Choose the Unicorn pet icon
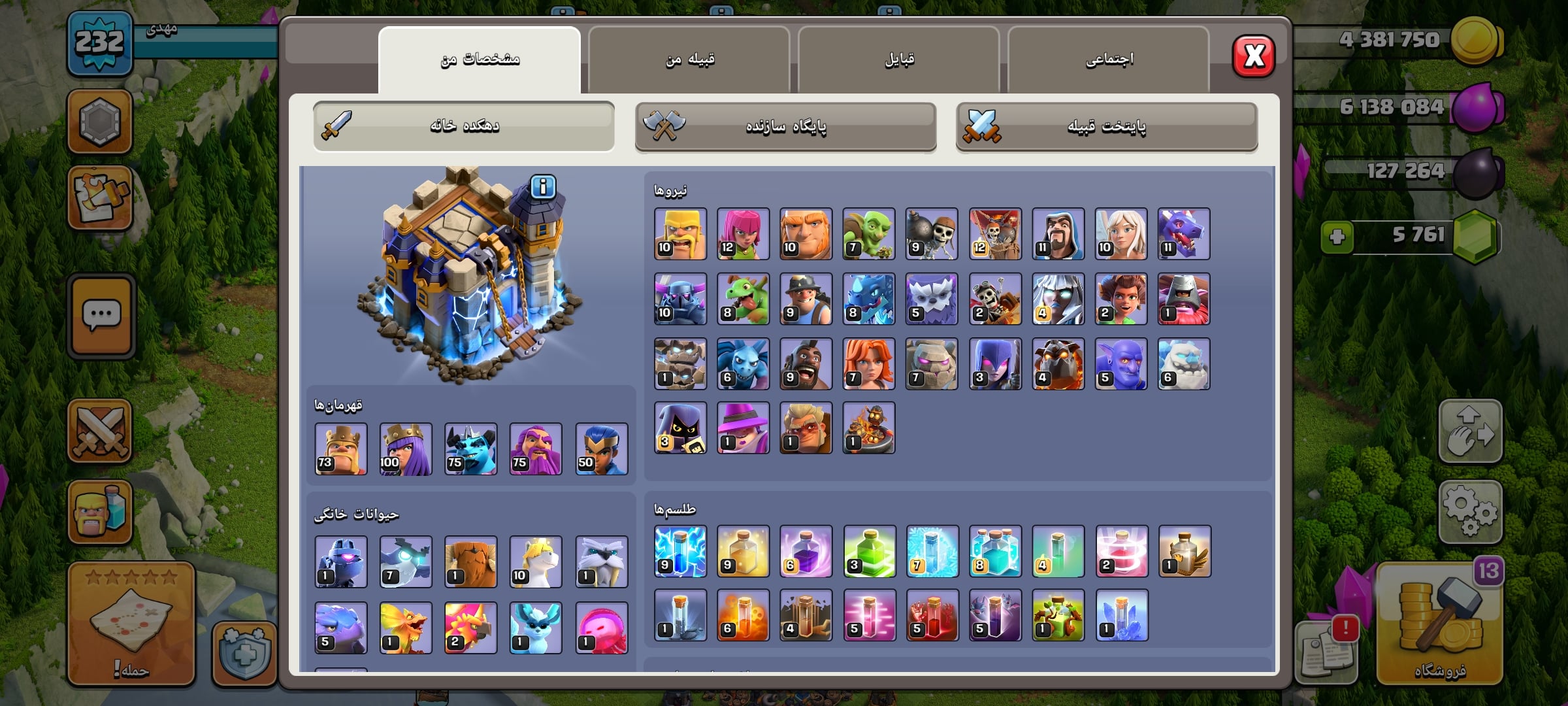1568x706 pixels. click(536, 562)
